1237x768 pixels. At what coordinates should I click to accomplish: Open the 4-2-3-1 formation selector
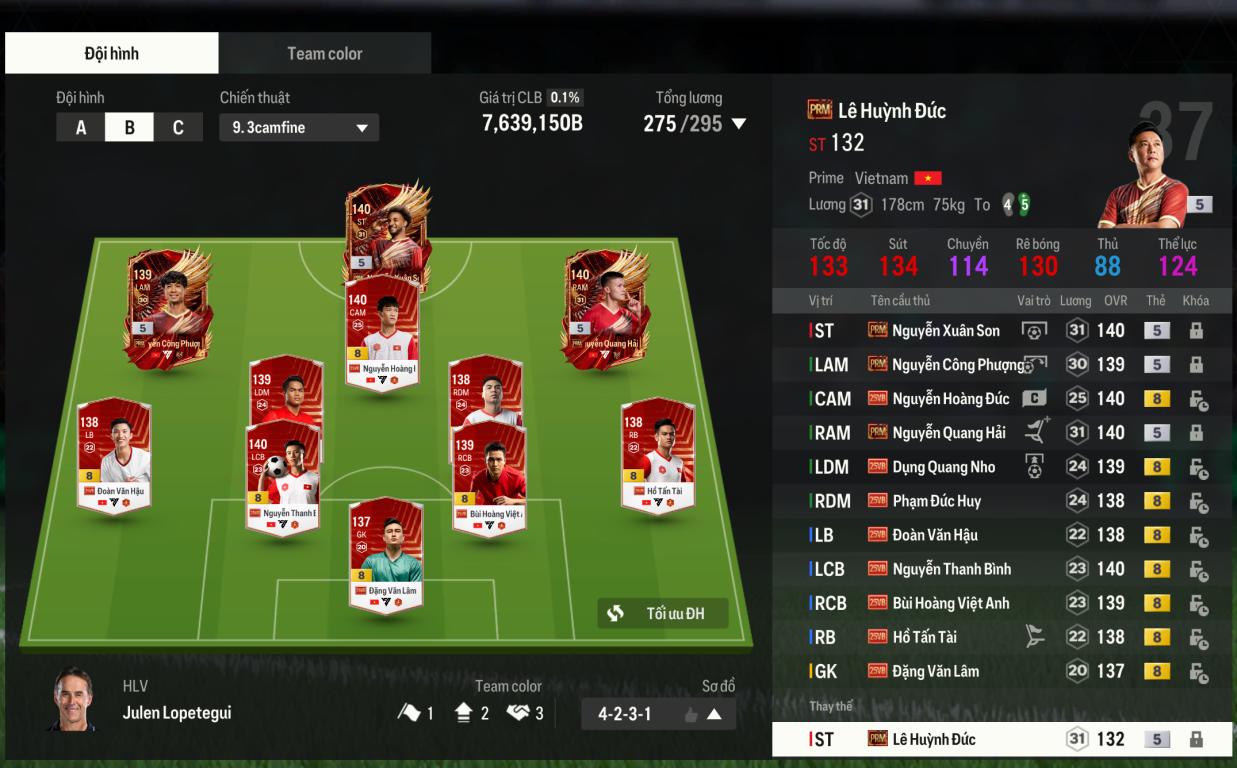[x=658, y=714]
